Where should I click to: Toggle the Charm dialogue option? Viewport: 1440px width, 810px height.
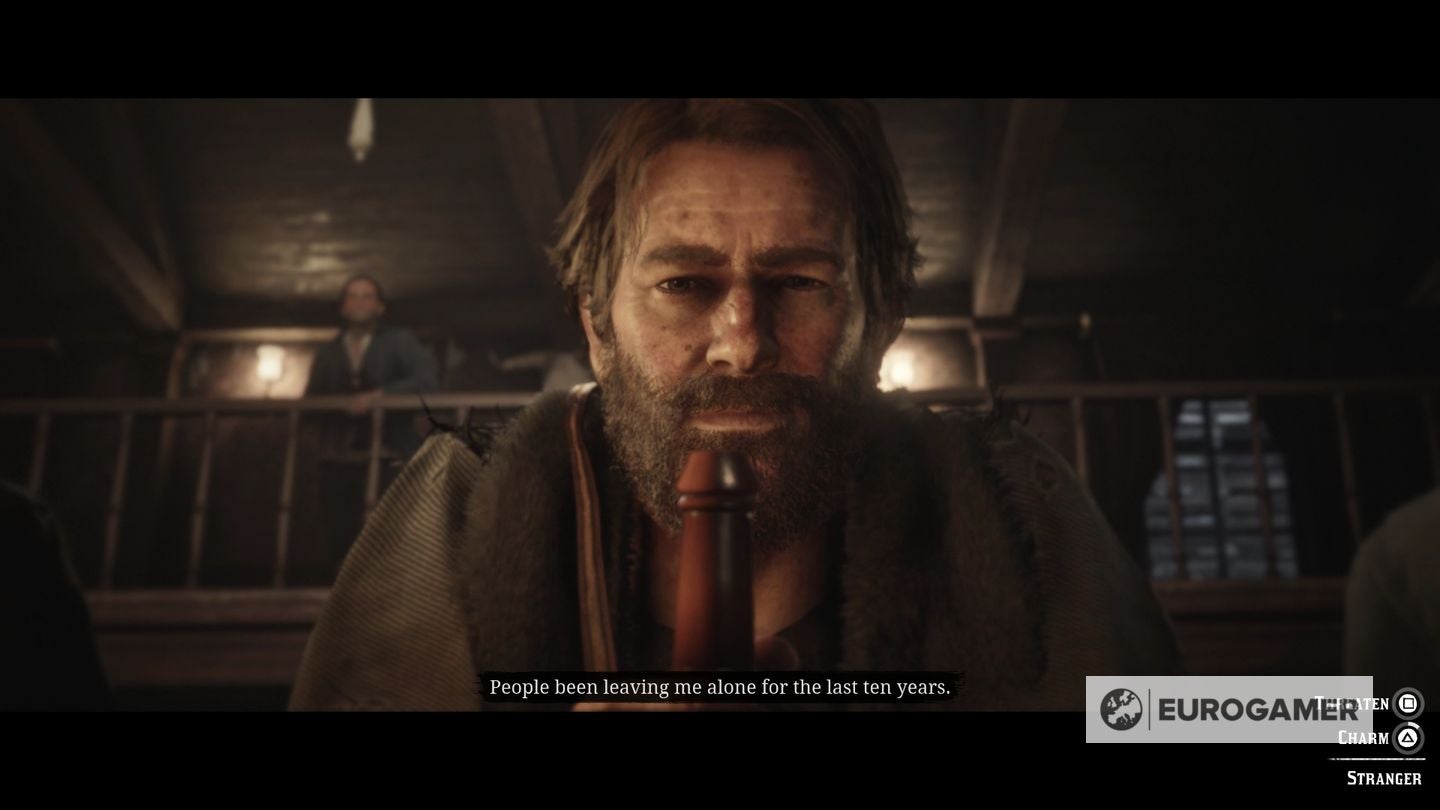[x=1362, y=737]
